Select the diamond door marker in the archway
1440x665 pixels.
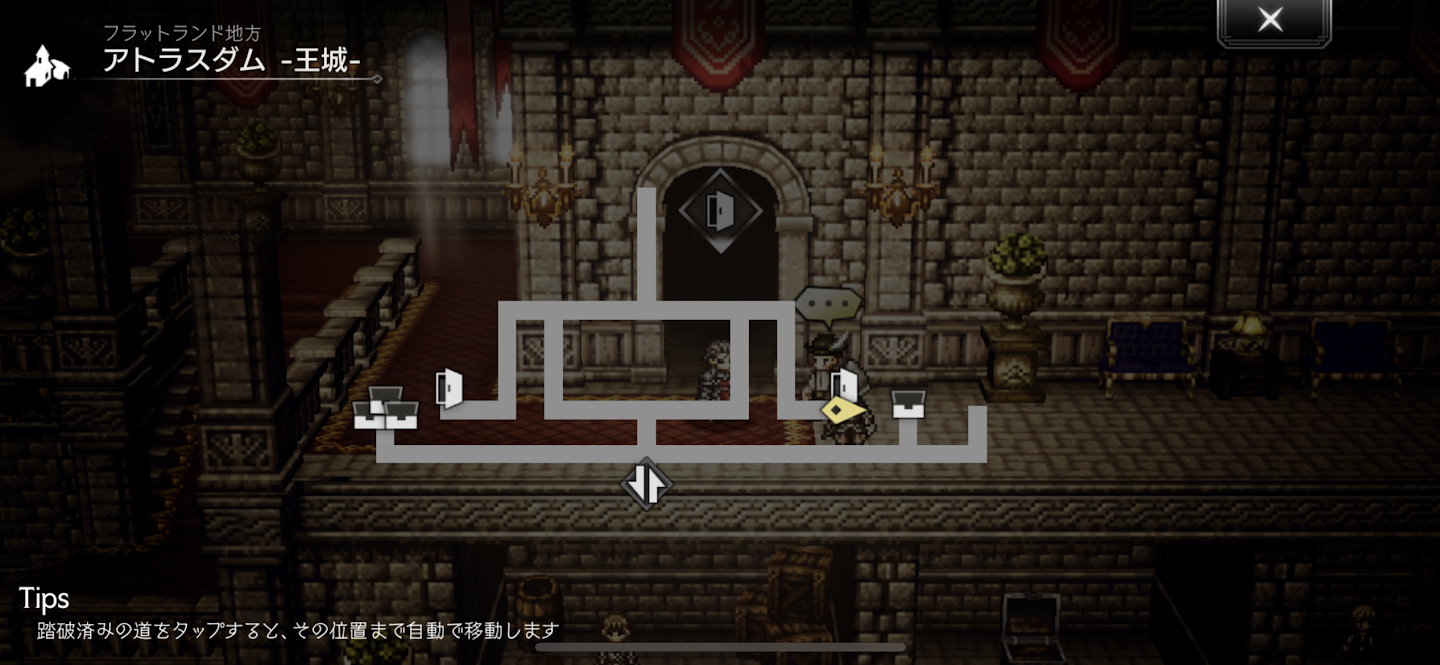coord(720,211)
